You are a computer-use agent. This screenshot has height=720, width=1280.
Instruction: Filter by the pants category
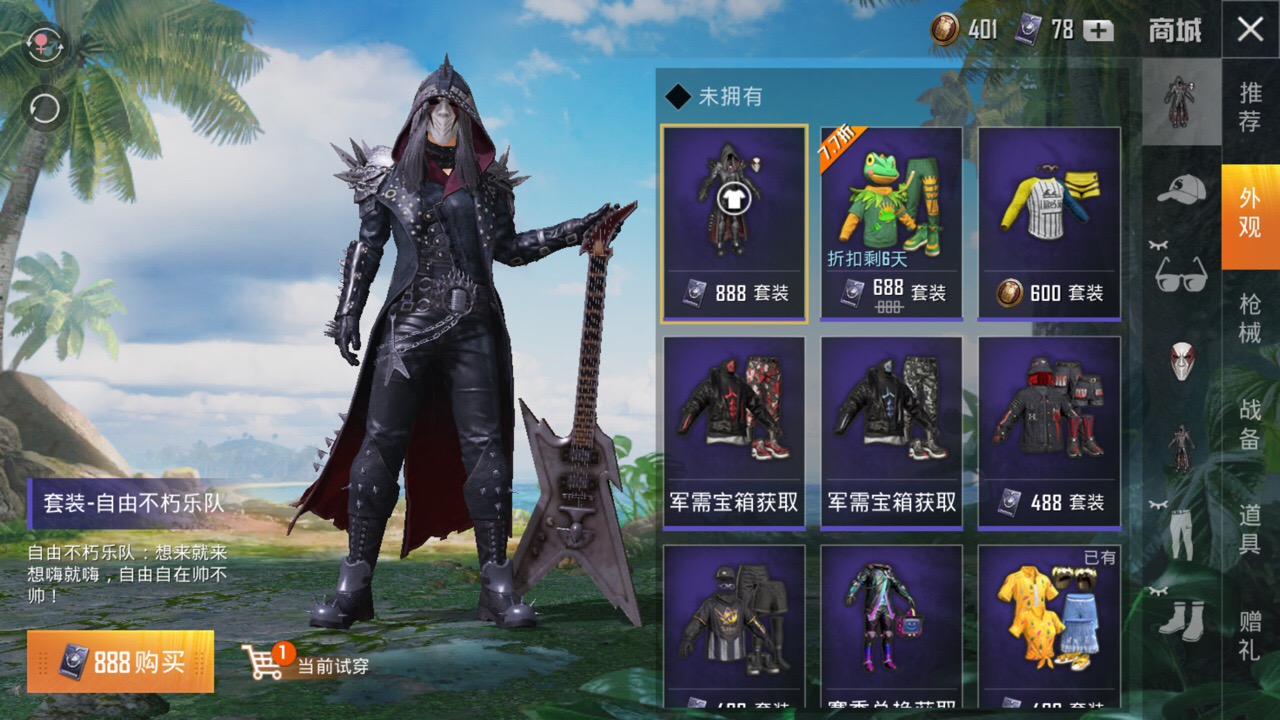coord(1181,532)
